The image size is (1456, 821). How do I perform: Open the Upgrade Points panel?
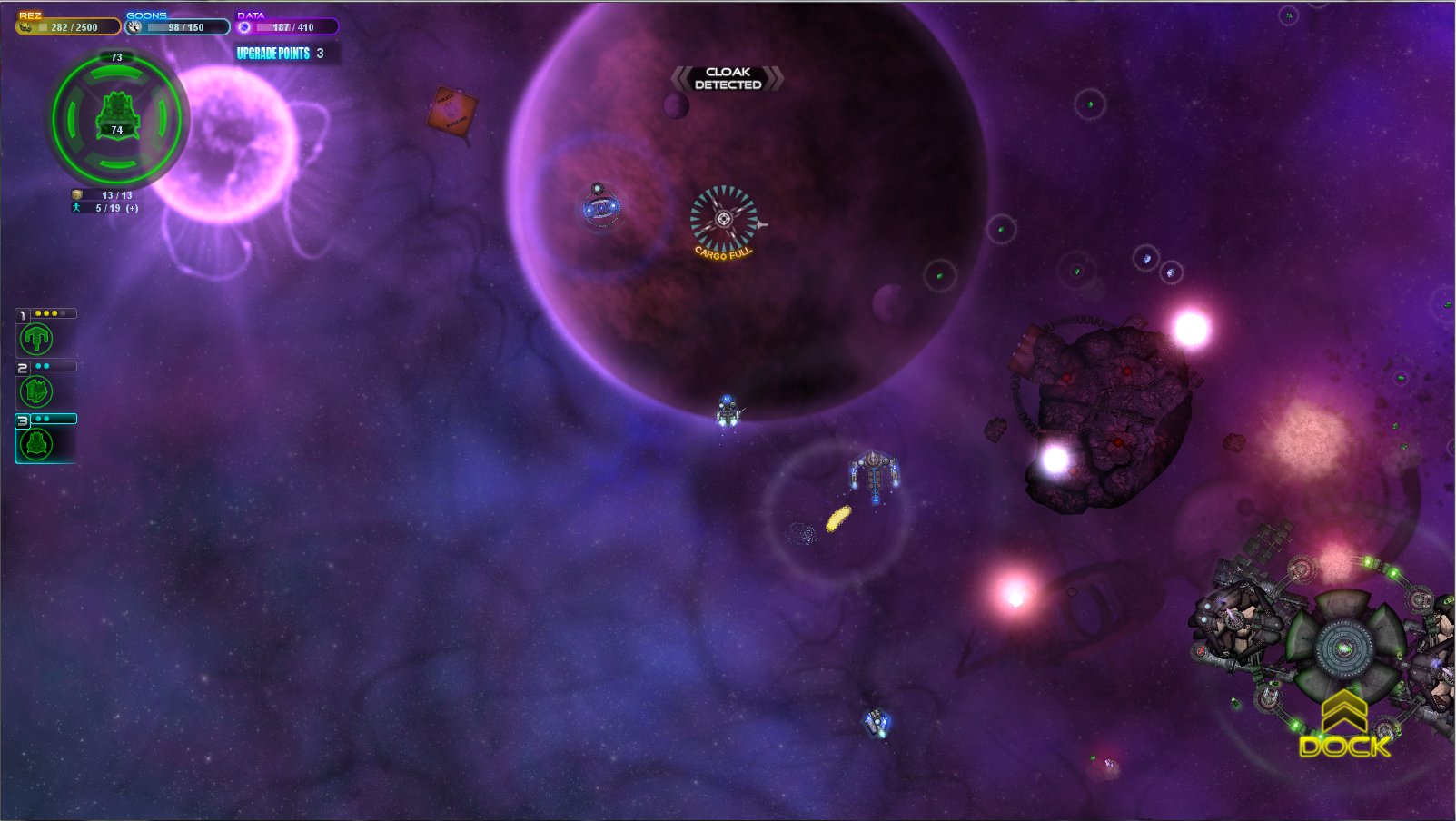(x=281, y=54)
